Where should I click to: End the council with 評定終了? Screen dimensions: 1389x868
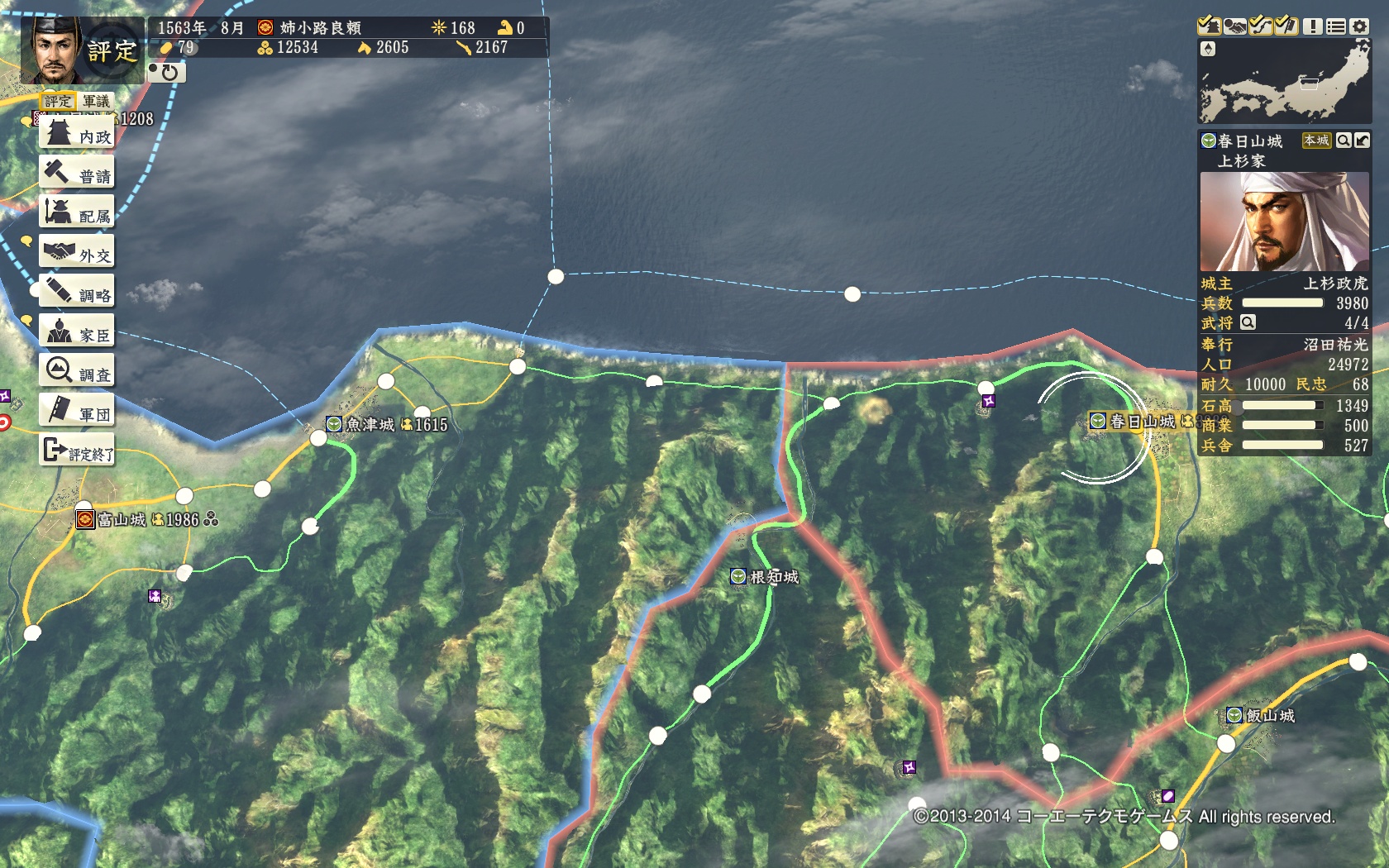coord(77,451)
